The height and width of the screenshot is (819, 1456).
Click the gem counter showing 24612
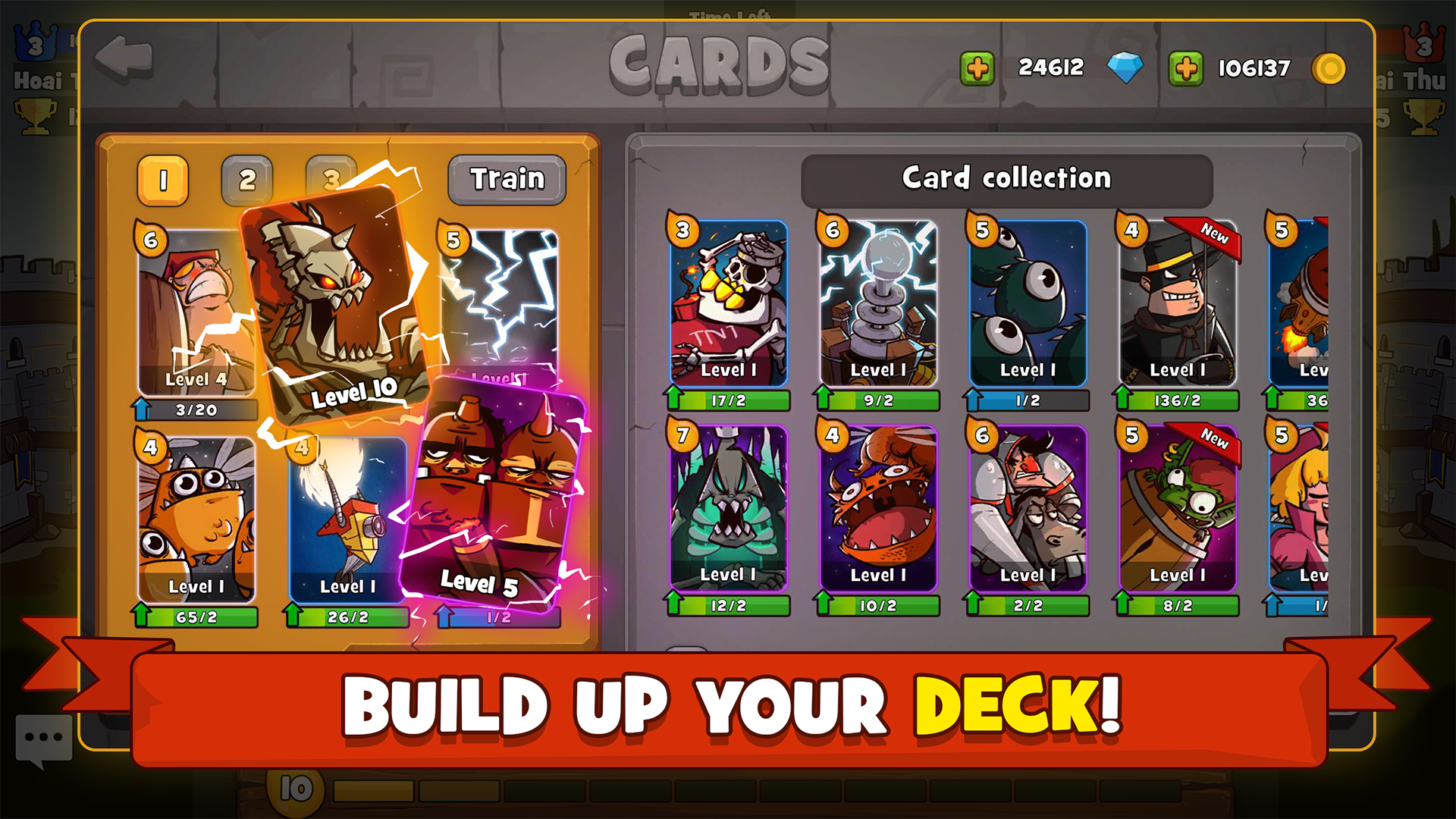tap(1053, 67)
